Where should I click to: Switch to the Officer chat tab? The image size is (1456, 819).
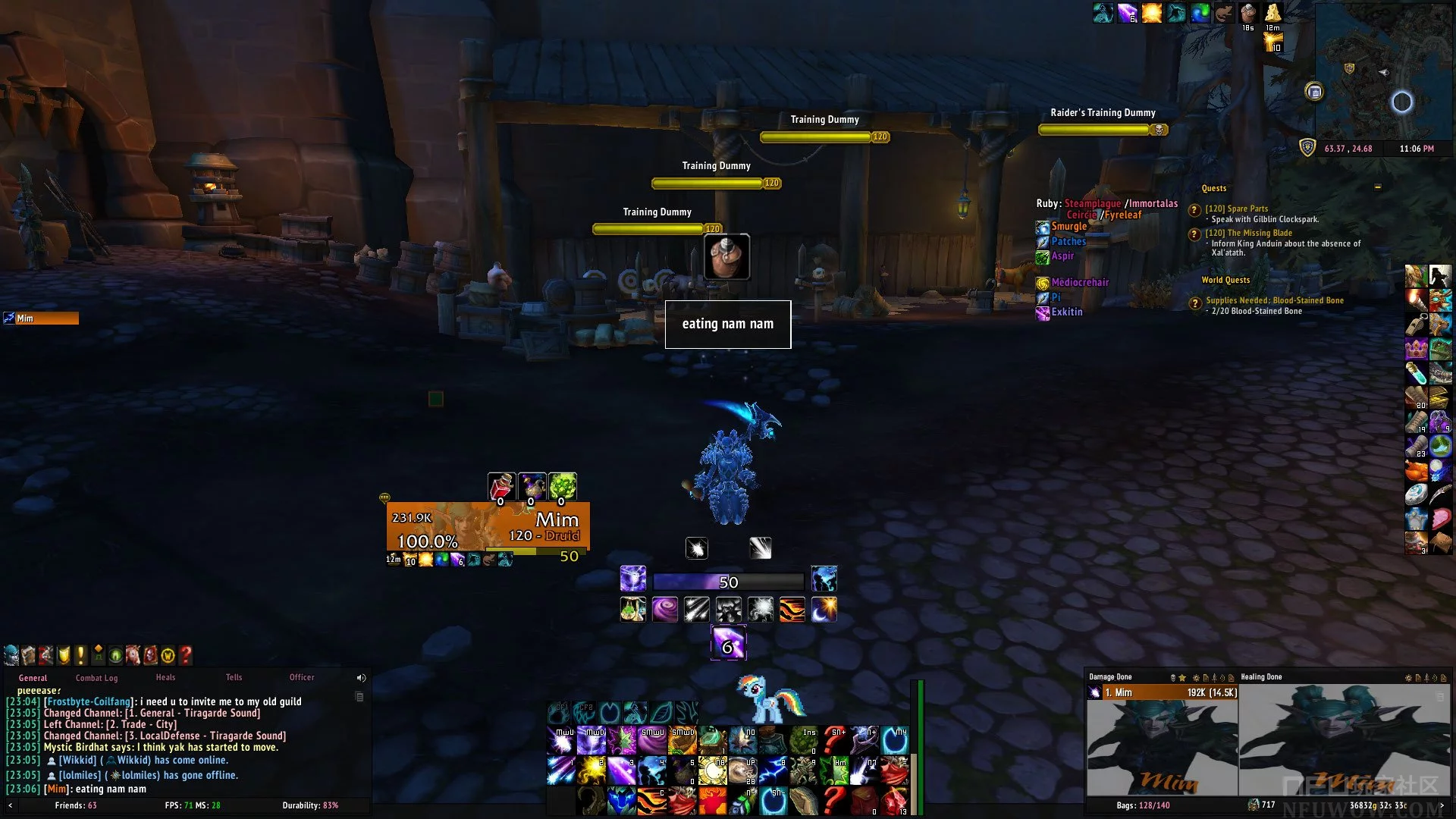pos(302,677)
